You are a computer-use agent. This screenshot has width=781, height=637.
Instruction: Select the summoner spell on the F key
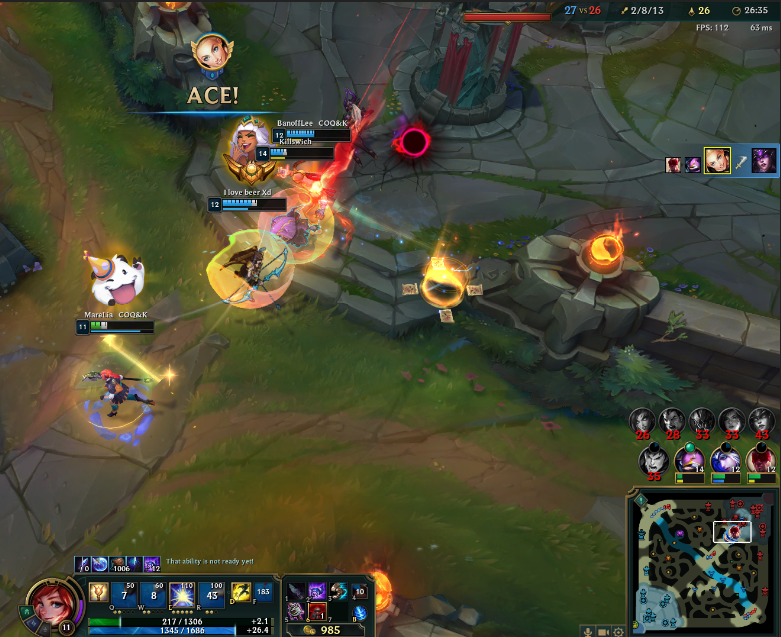pos(264,592)
